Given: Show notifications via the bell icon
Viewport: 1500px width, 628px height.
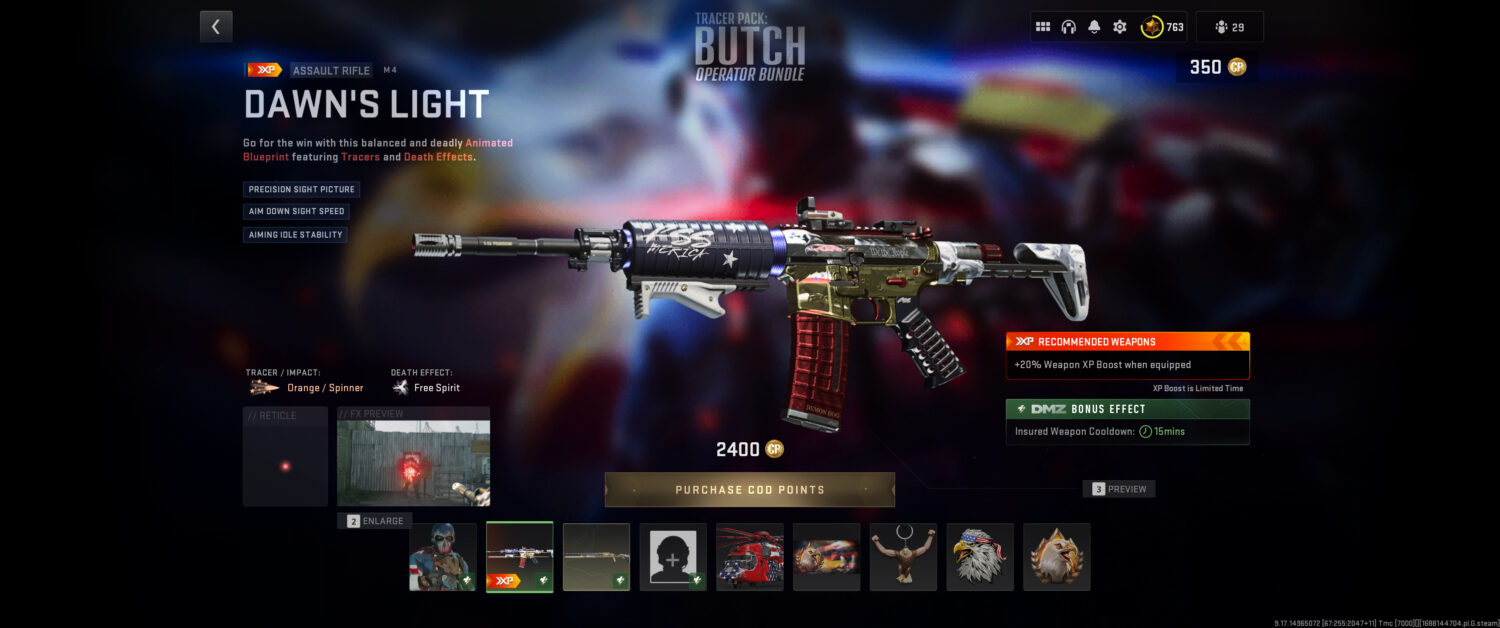Looking at the screenshot, I should (1094, 27).
